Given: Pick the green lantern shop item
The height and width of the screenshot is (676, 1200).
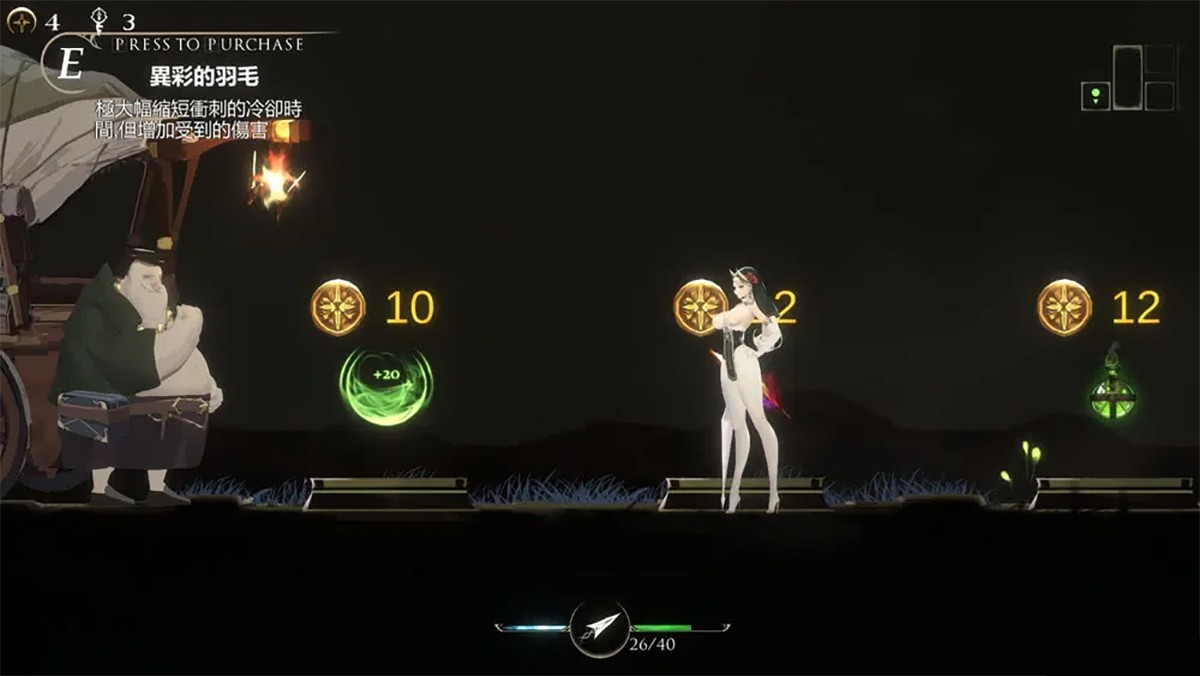Looking at the screenshot, I should click(1113, 395).
